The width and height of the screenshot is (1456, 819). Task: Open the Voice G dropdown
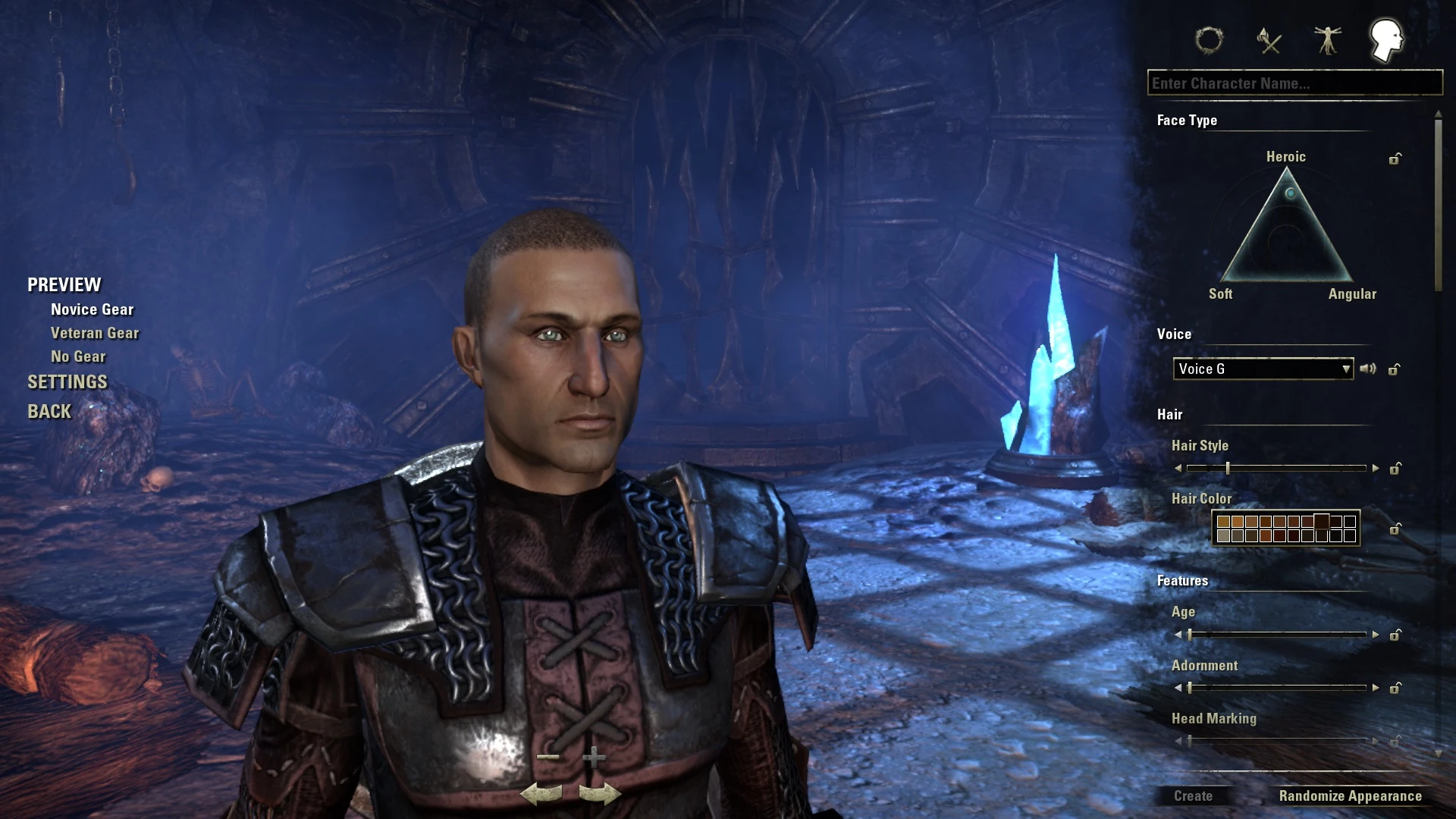pos(1262,369)
